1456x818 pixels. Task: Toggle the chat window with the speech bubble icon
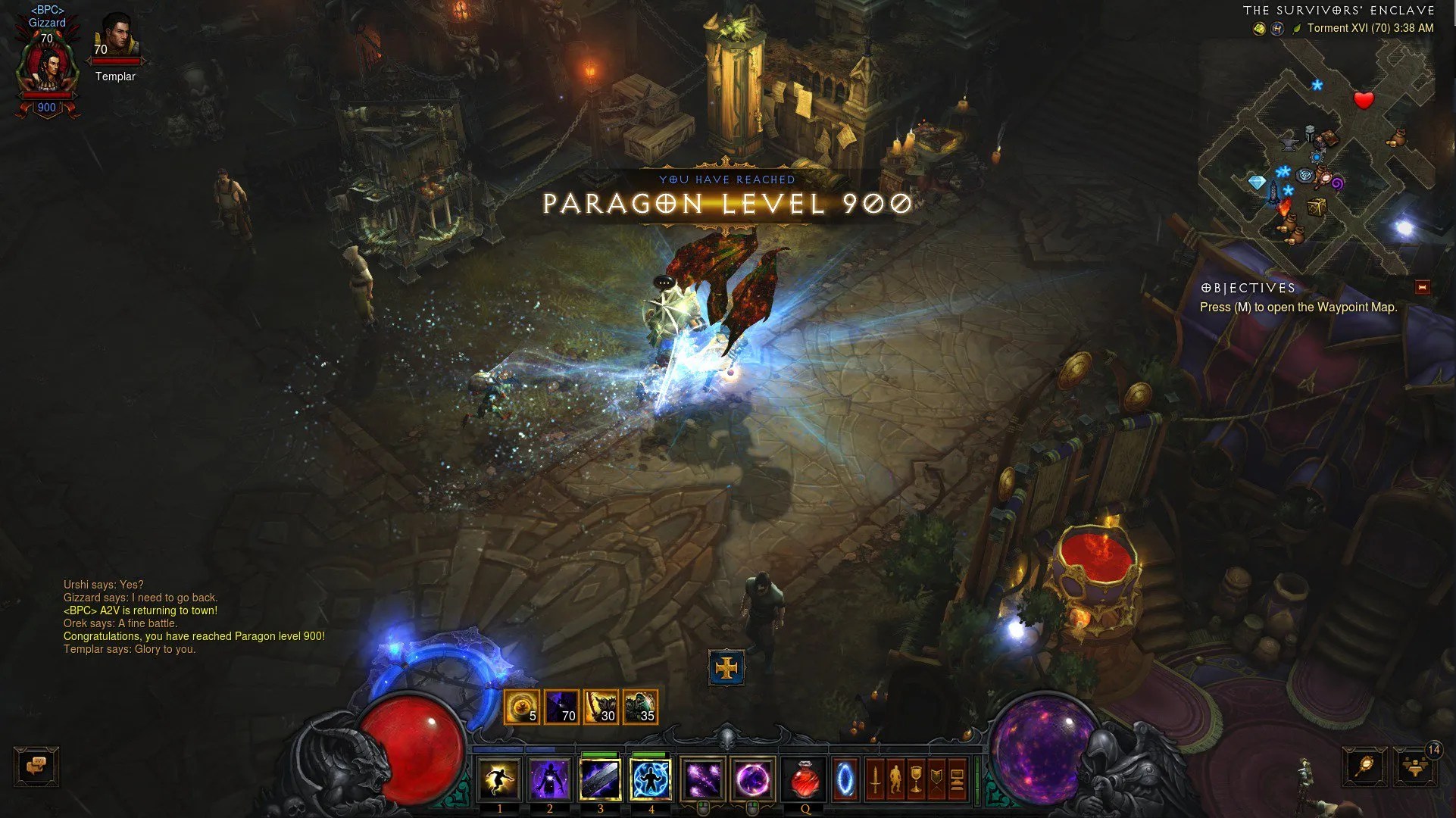(x=38, y=766)
